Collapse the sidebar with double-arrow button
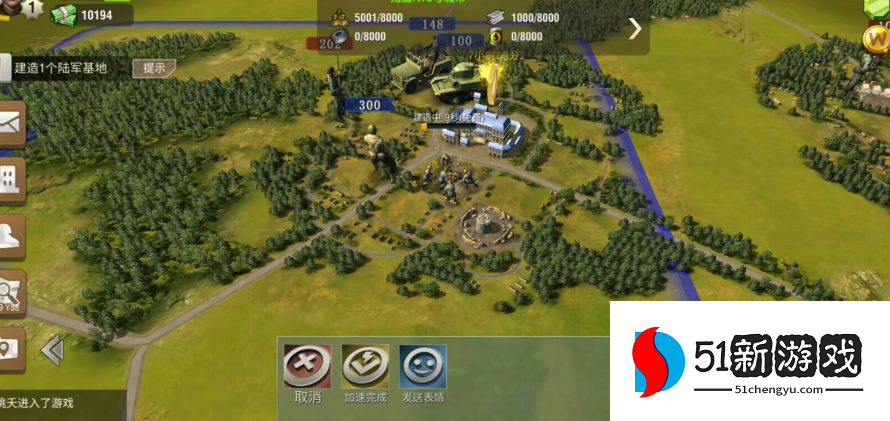This screenshot has height=421, width=890. click(x=52, y=349)
